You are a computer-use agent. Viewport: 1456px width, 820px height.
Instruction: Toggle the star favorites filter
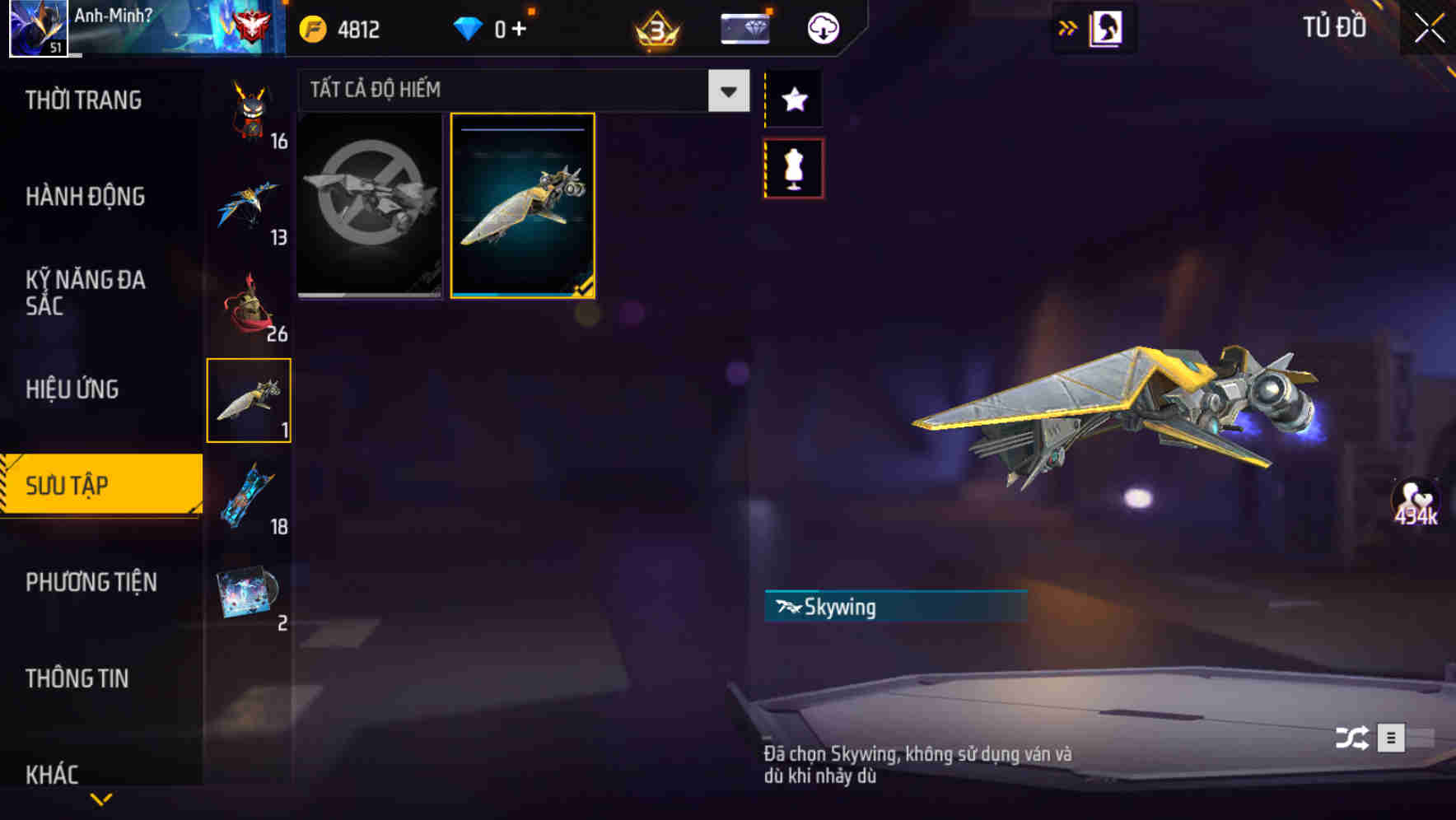[793, 99]
